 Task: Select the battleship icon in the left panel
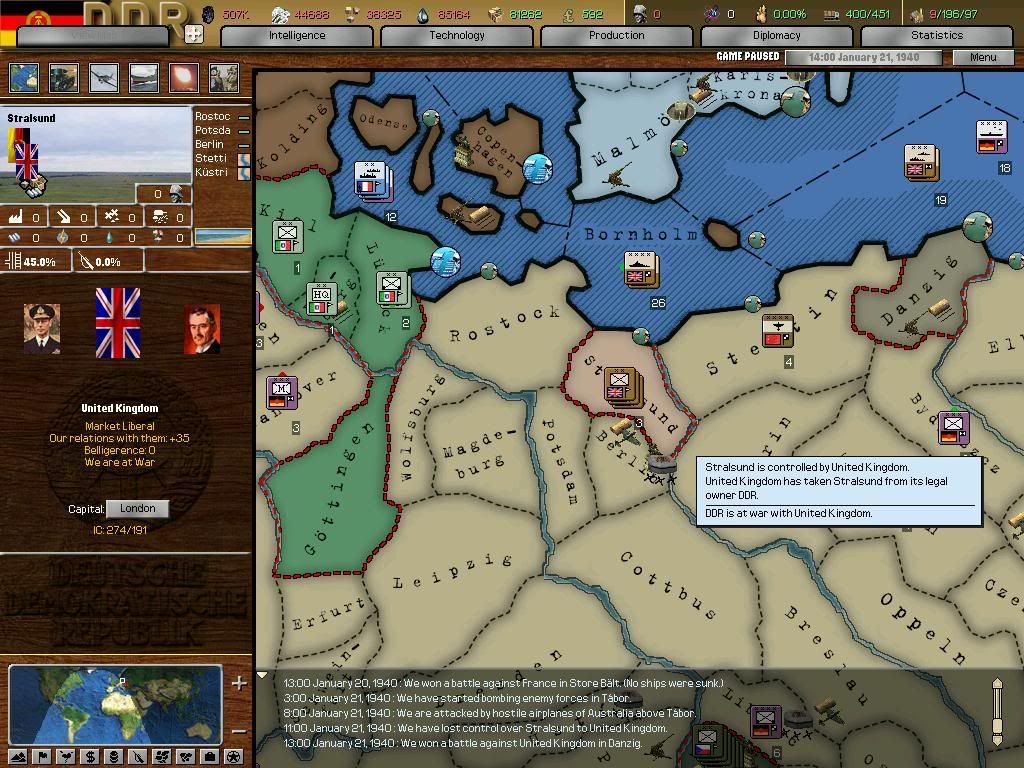[x=144, y=78]
